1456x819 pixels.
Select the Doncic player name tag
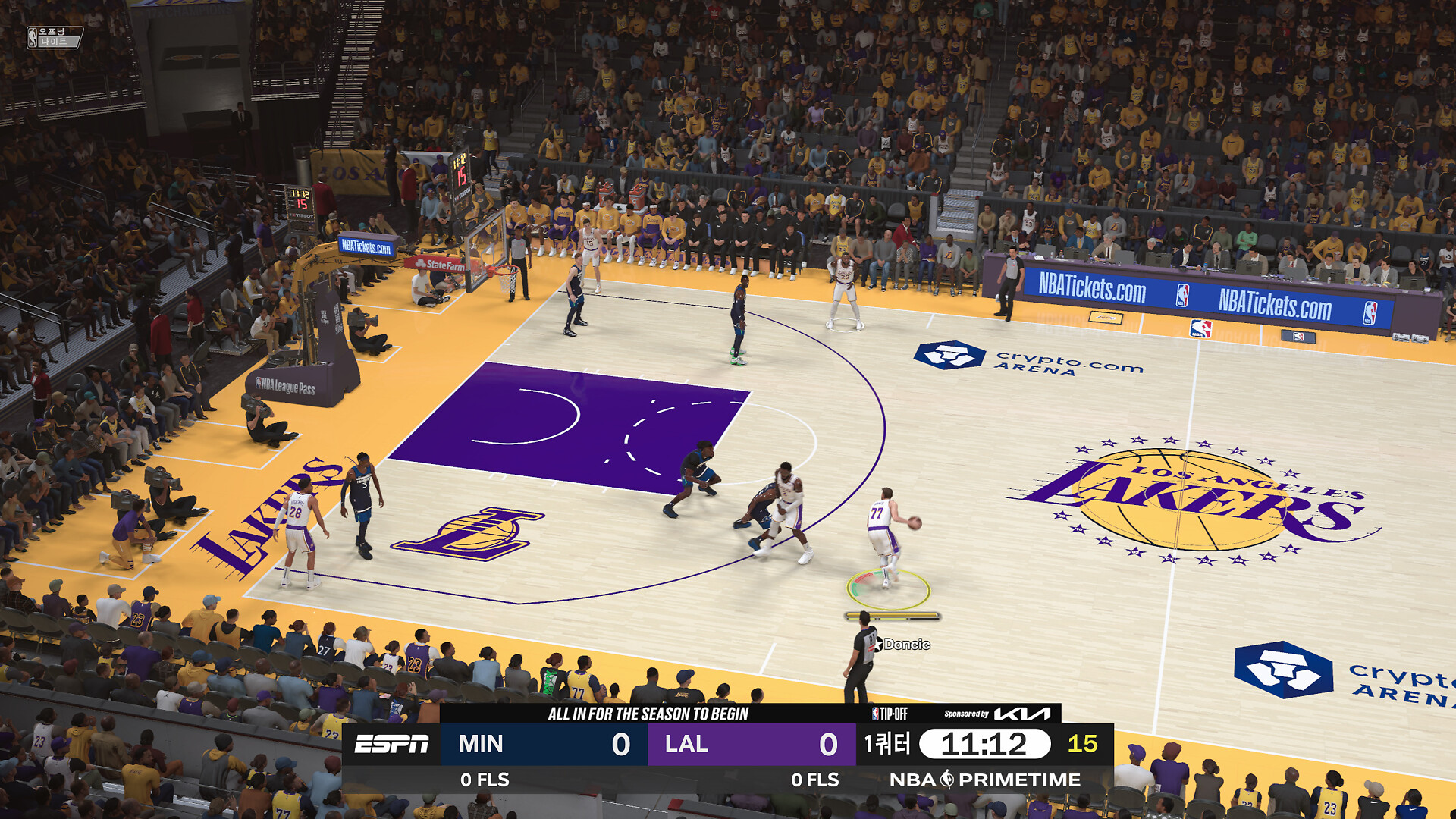[905, 645]
